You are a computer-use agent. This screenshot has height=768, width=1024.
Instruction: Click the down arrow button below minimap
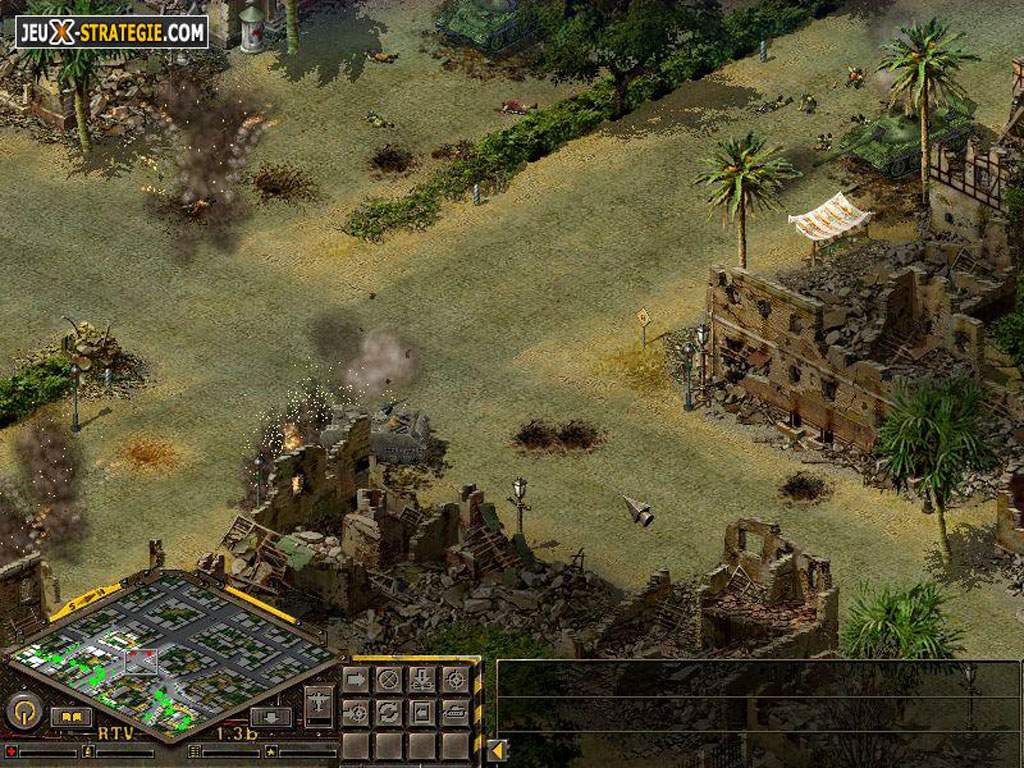point(270,717)
